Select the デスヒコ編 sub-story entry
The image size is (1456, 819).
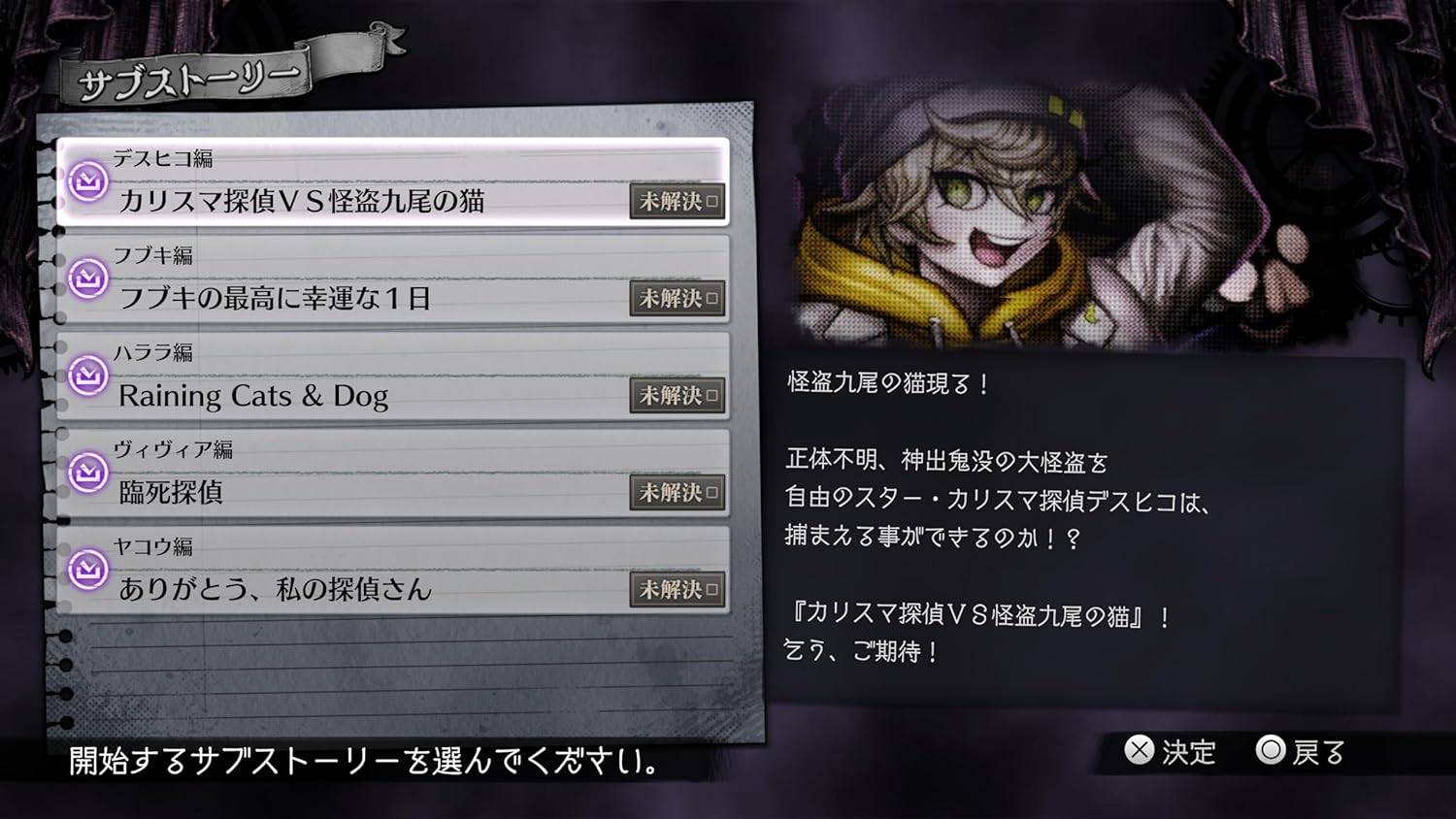coord(388,184)
